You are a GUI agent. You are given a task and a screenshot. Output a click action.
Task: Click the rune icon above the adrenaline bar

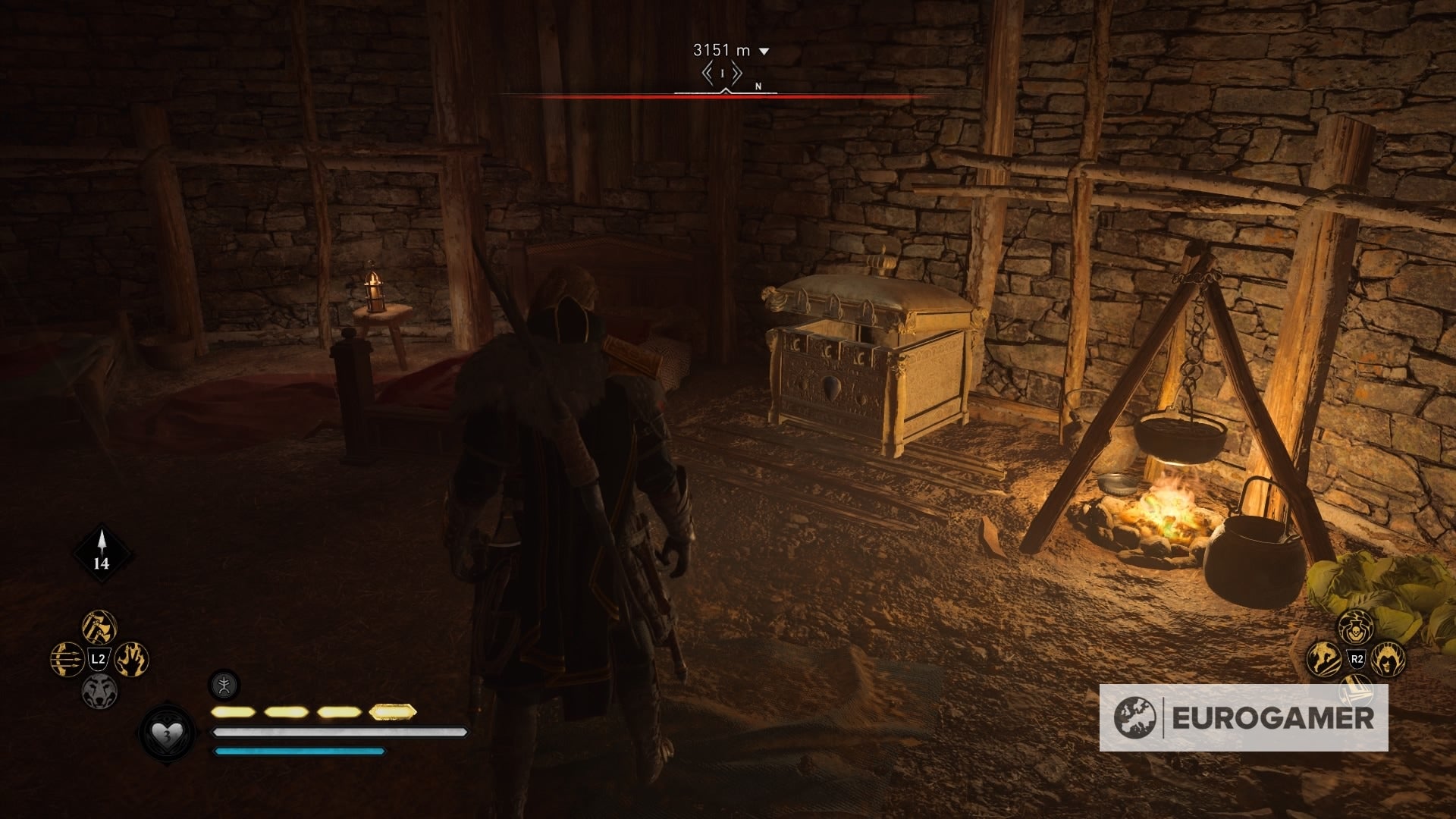click(224, 686)
